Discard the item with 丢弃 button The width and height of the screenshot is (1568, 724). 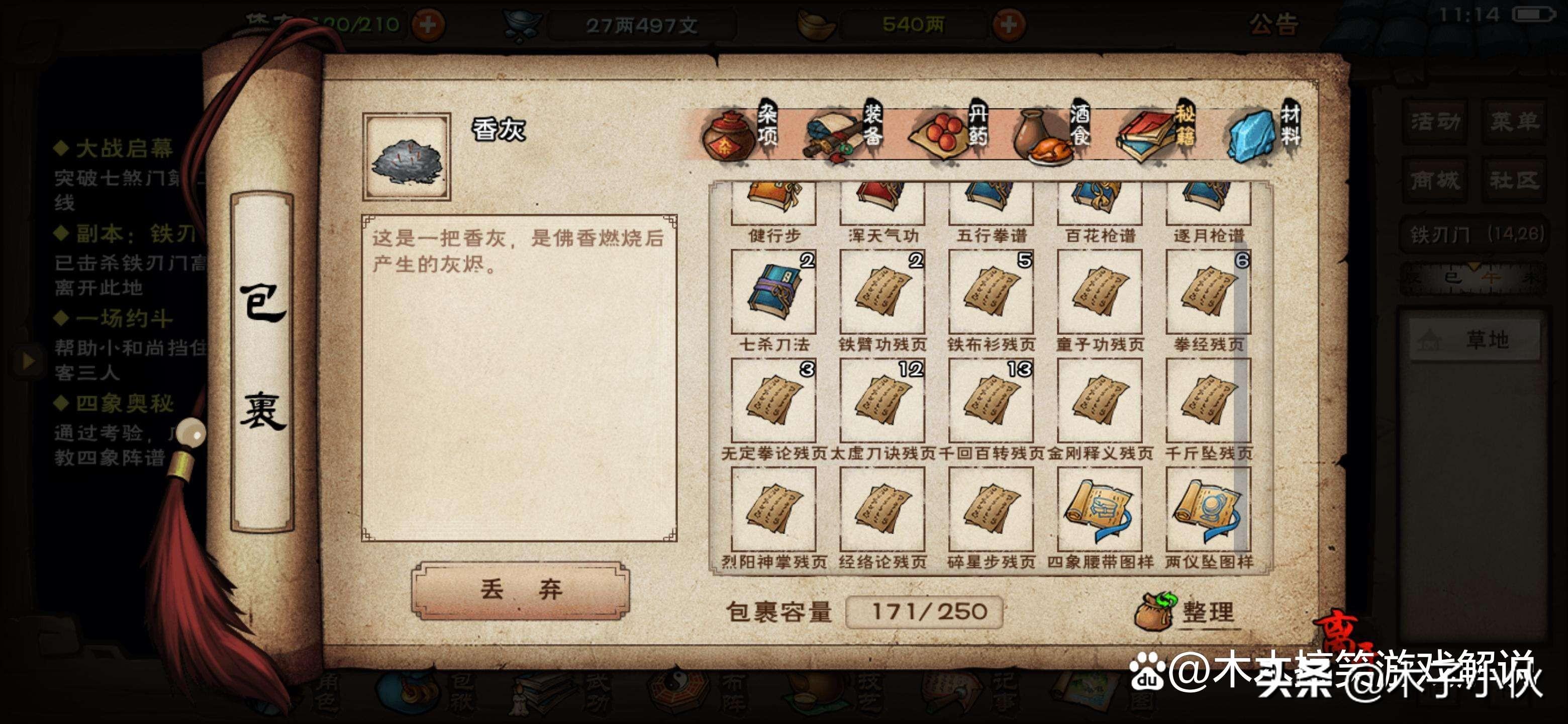coord(521,589)
